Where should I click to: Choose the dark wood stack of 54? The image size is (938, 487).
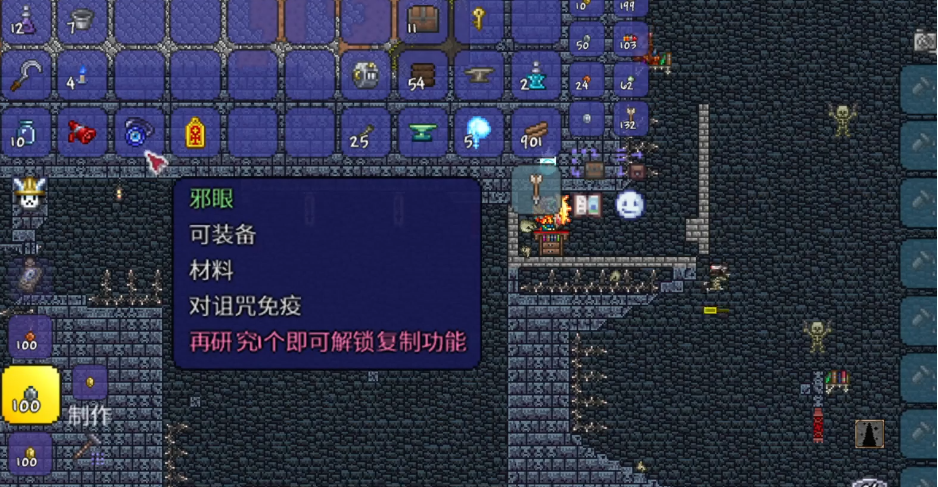point(423,75)
